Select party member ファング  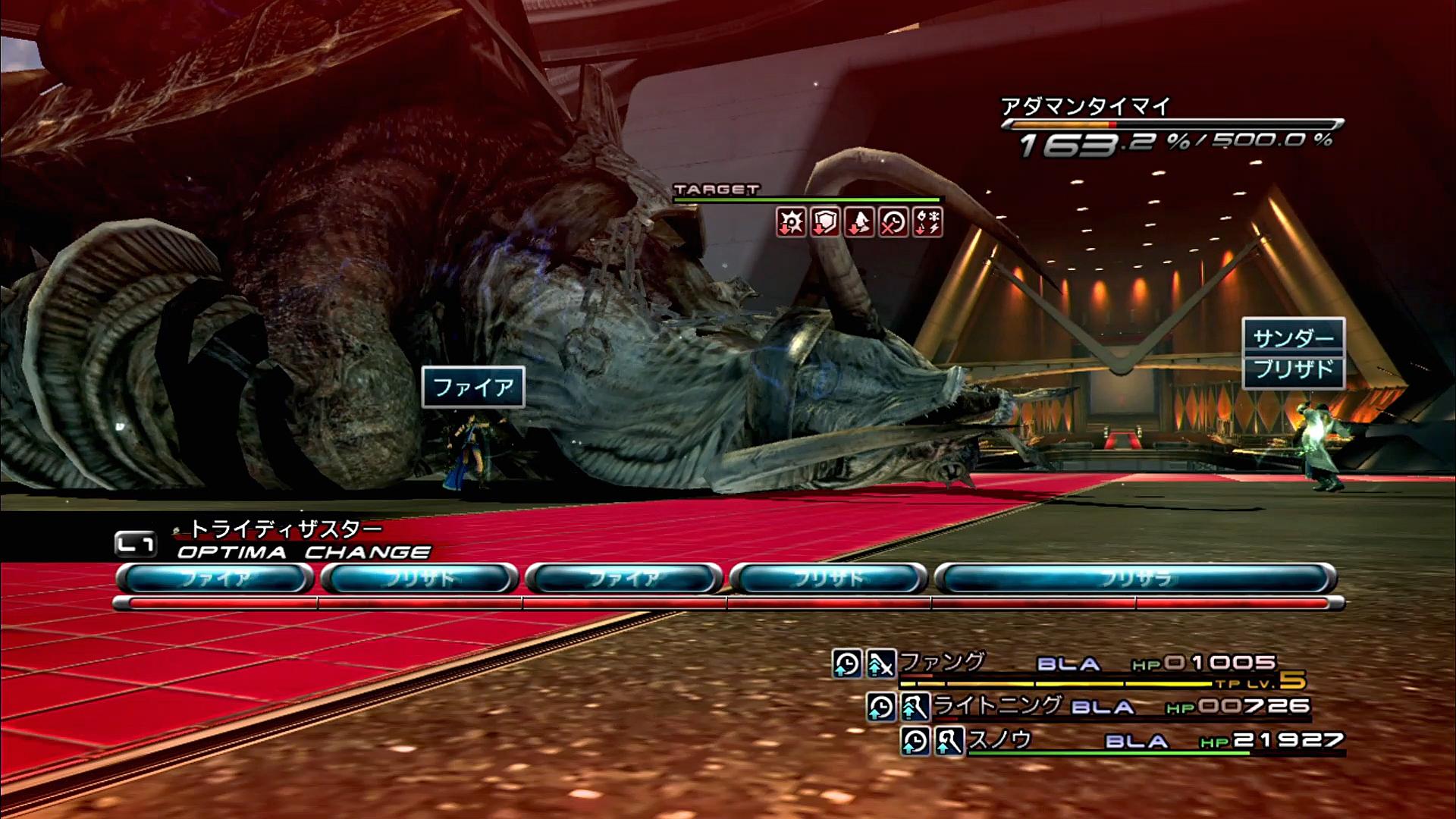[942, 662]
